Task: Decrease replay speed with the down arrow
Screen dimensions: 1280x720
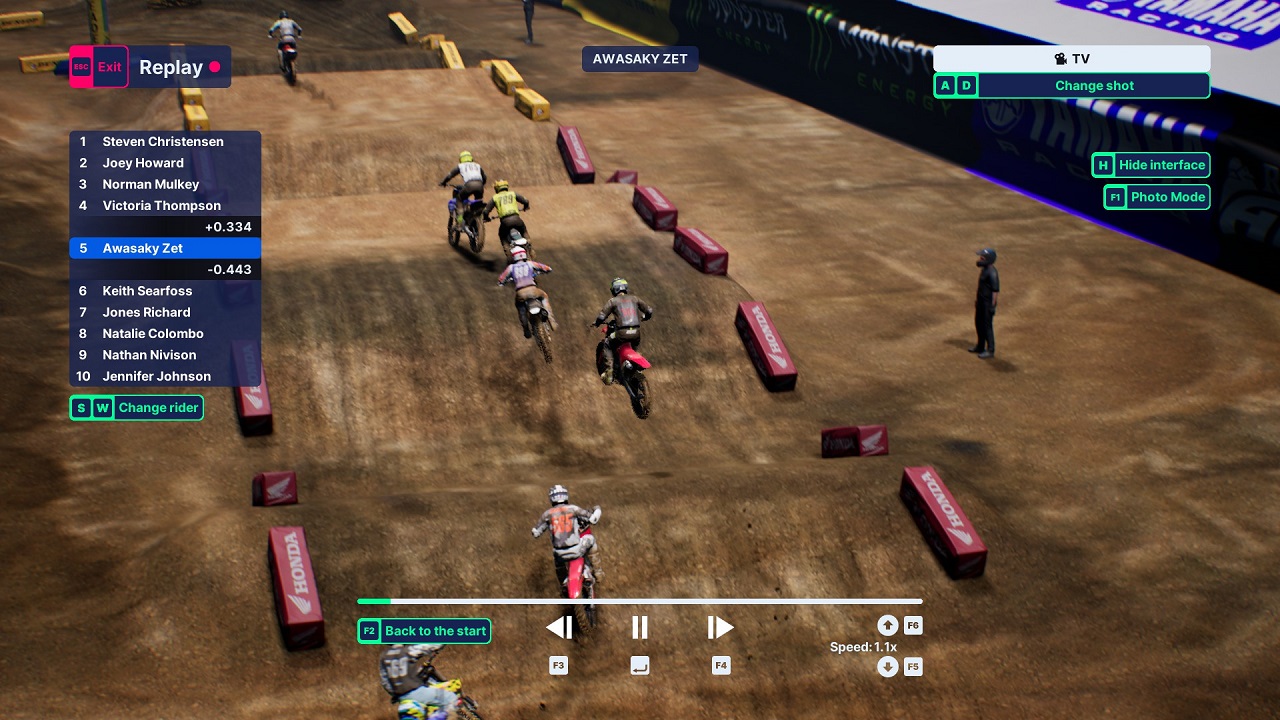Action: [887, 667]
